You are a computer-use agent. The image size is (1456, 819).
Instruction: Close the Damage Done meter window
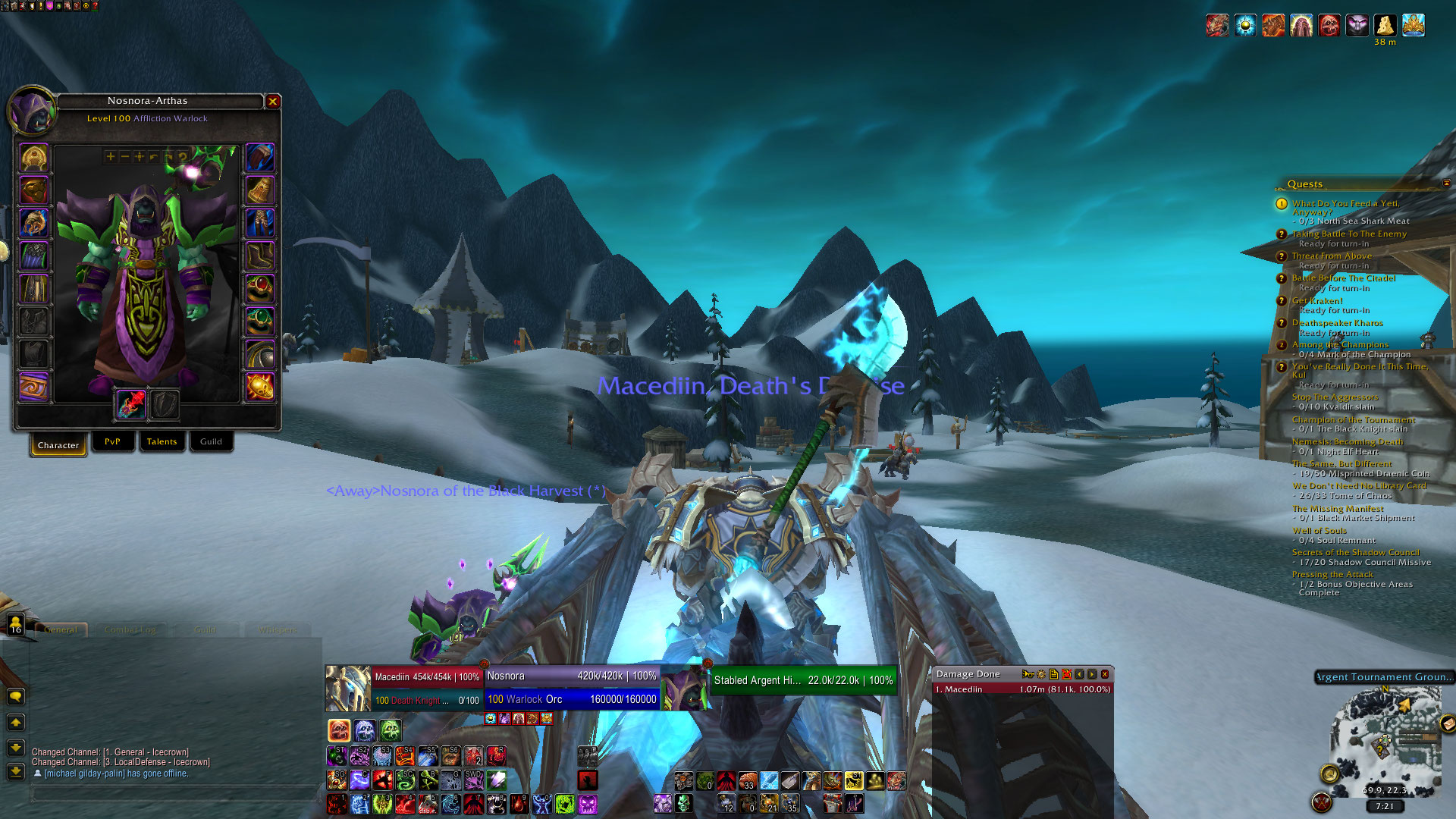1105,674
